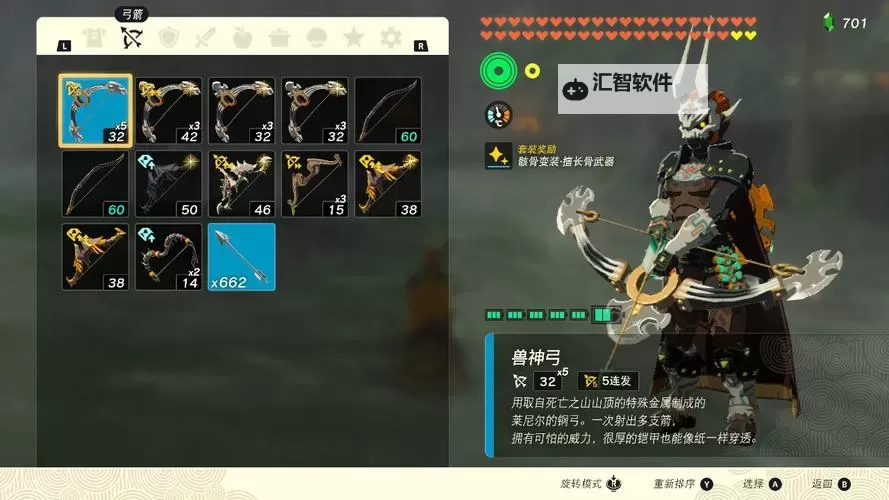Screen dimensions: 889x500
Task: Choose the bow with 42 attack power
Action: click(168, 111)
